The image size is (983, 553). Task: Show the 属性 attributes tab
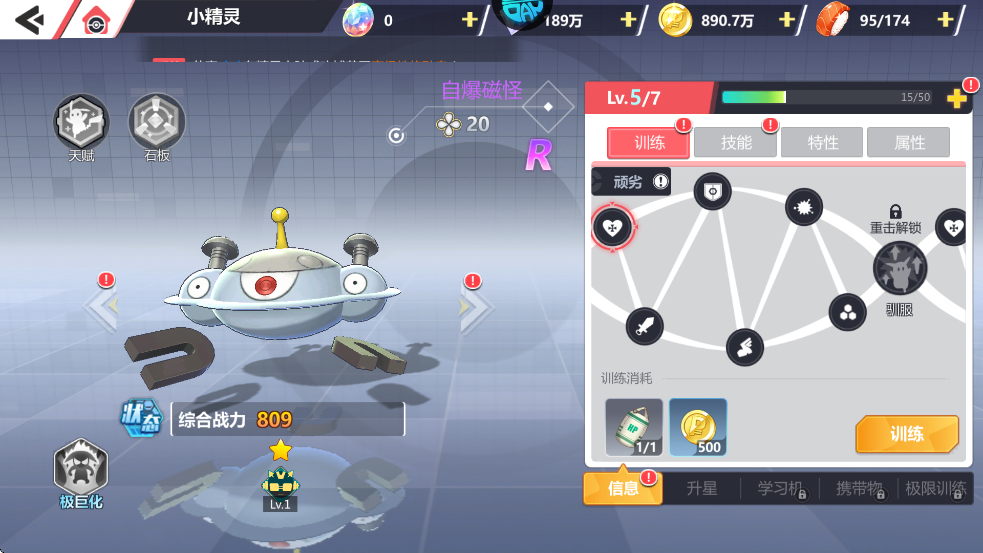(909, 143)
